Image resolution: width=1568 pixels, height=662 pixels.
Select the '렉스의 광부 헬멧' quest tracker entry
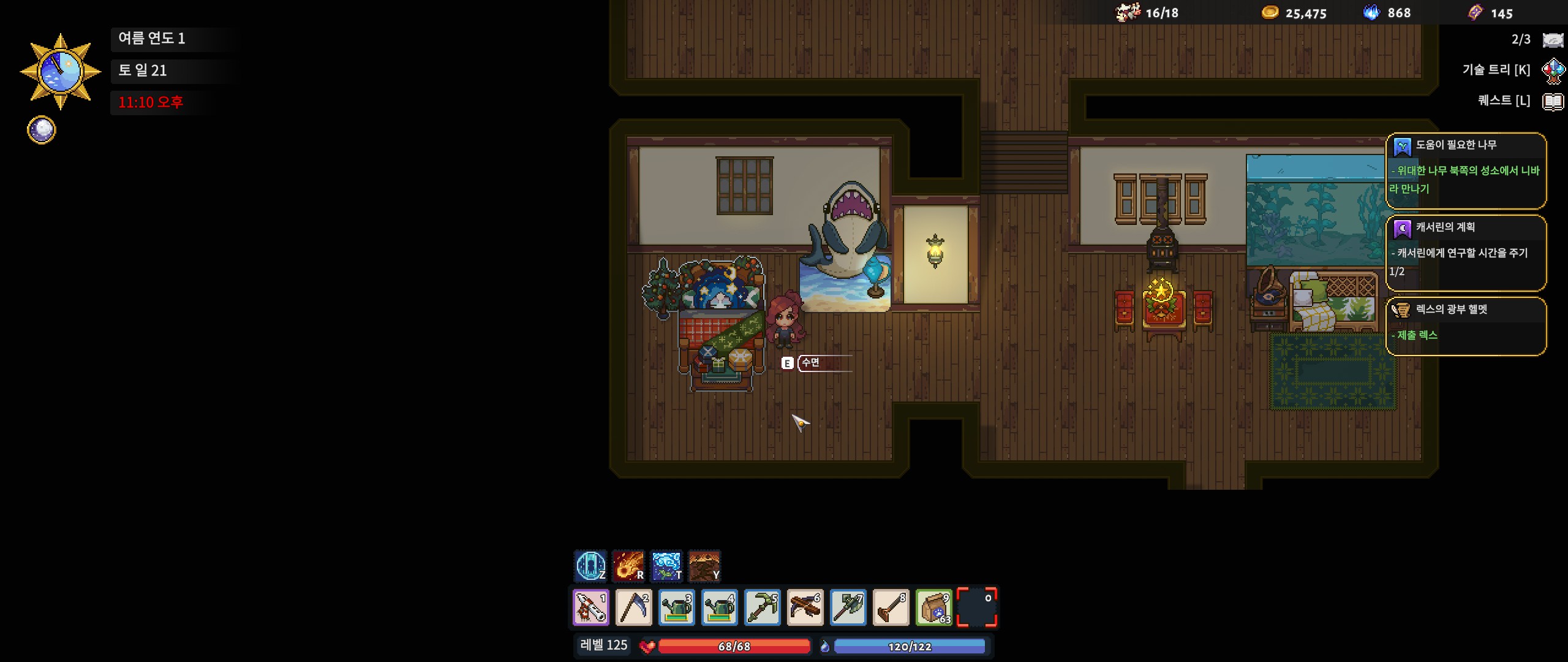coord(1465,326)
